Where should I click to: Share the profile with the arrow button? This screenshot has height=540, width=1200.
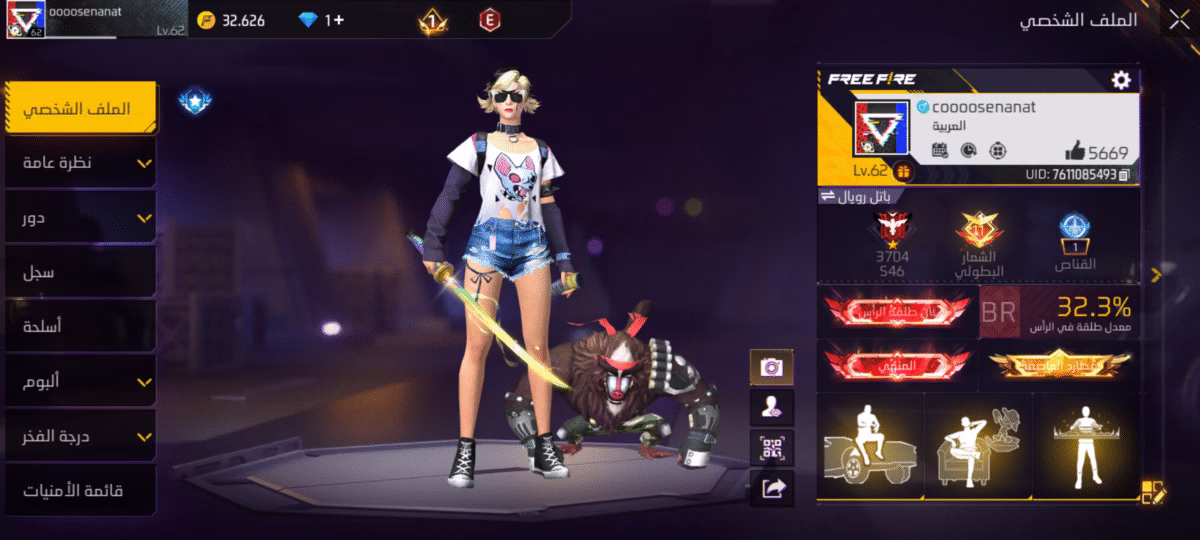[771, 487]
